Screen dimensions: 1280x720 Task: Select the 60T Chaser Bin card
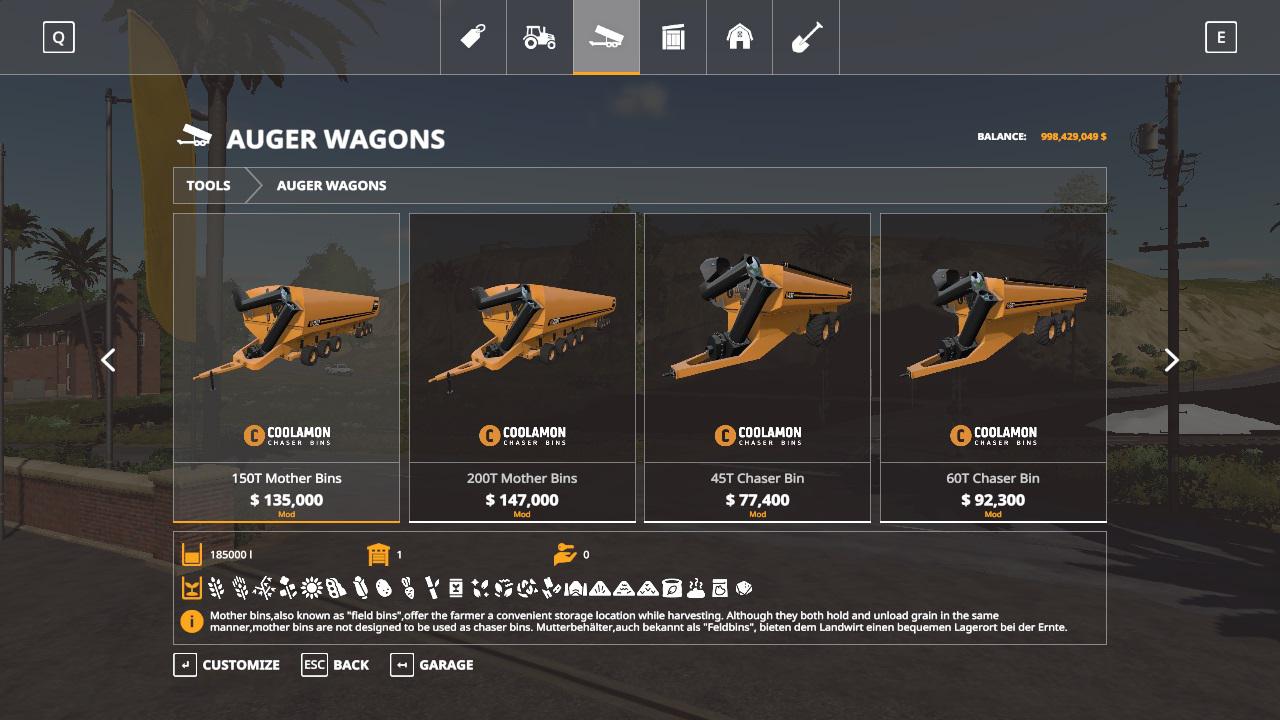pos(993,367)
